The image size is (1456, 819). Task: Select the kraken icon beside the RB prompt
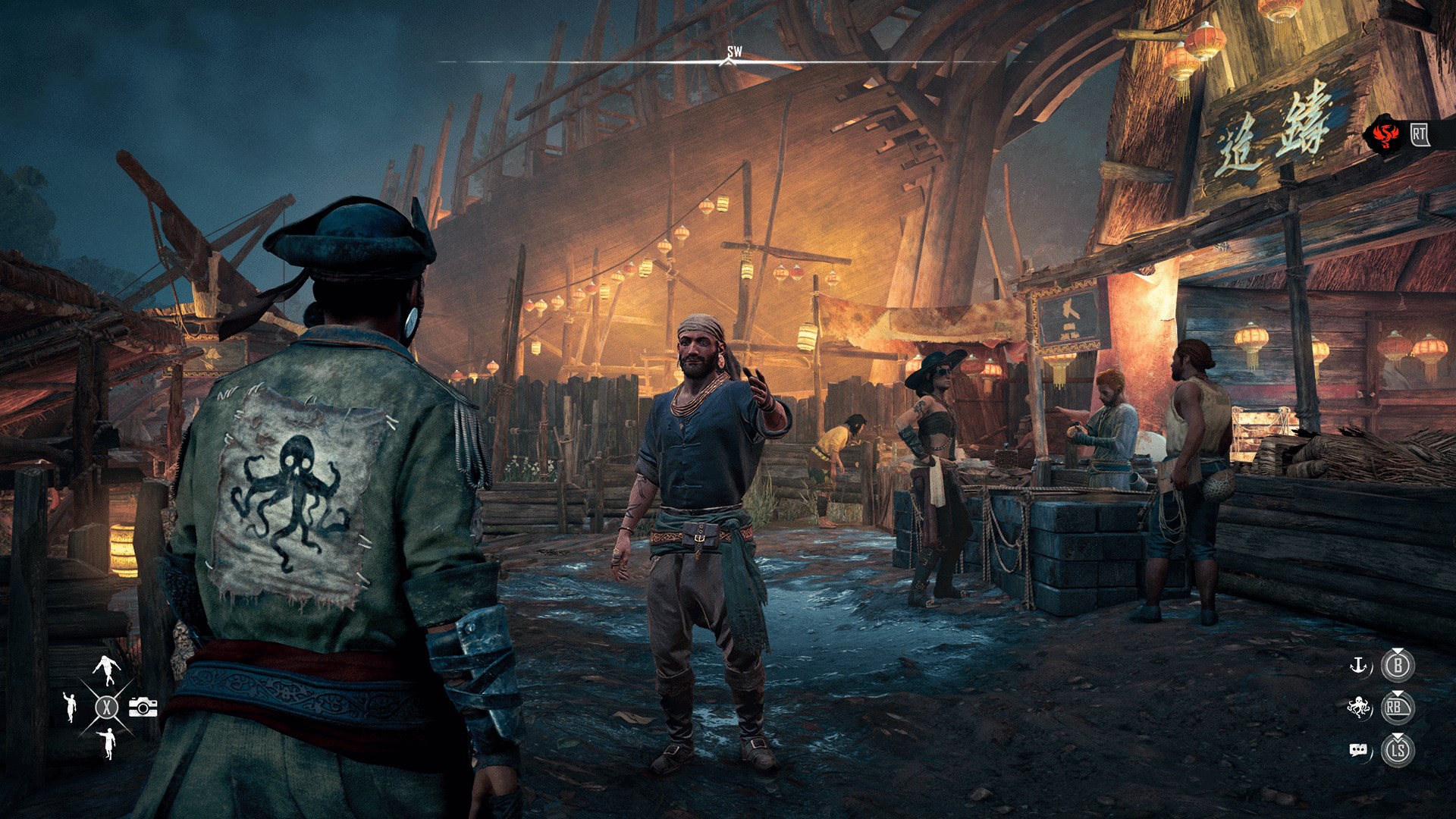pyautogui.click(x=1359, y=705)
